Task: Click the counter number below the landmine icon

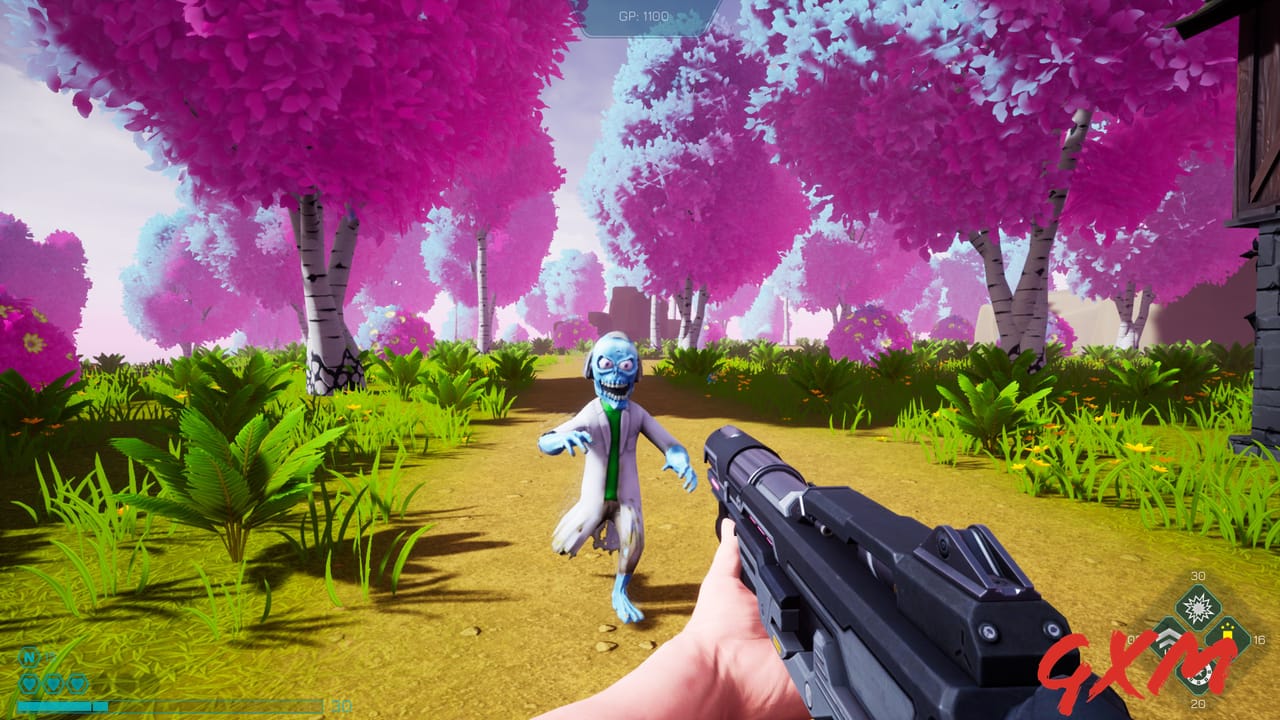Action: point(1198,704)
